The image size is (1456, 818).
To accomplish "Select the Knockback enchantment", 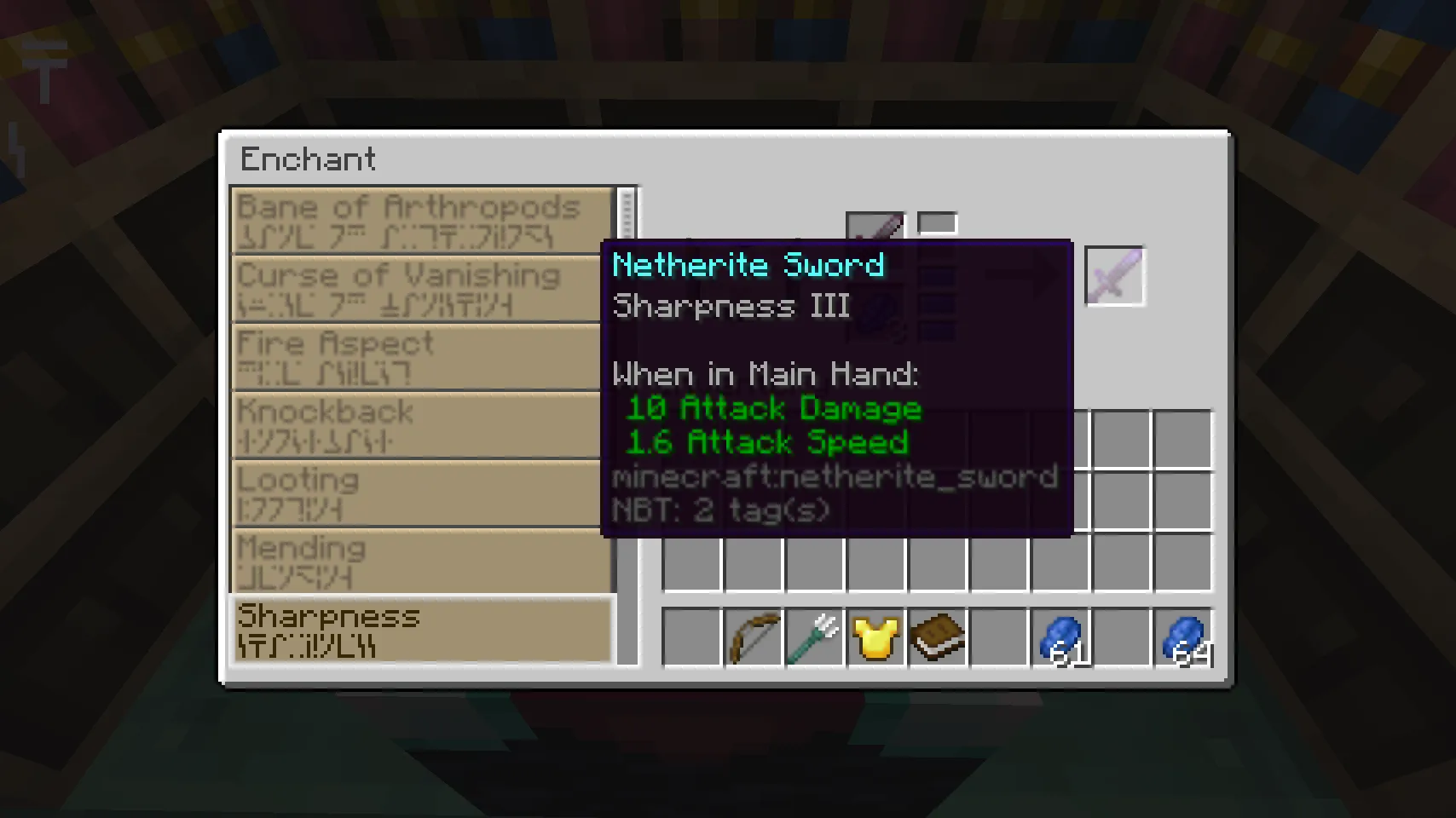I will click(x=418, y=424).
